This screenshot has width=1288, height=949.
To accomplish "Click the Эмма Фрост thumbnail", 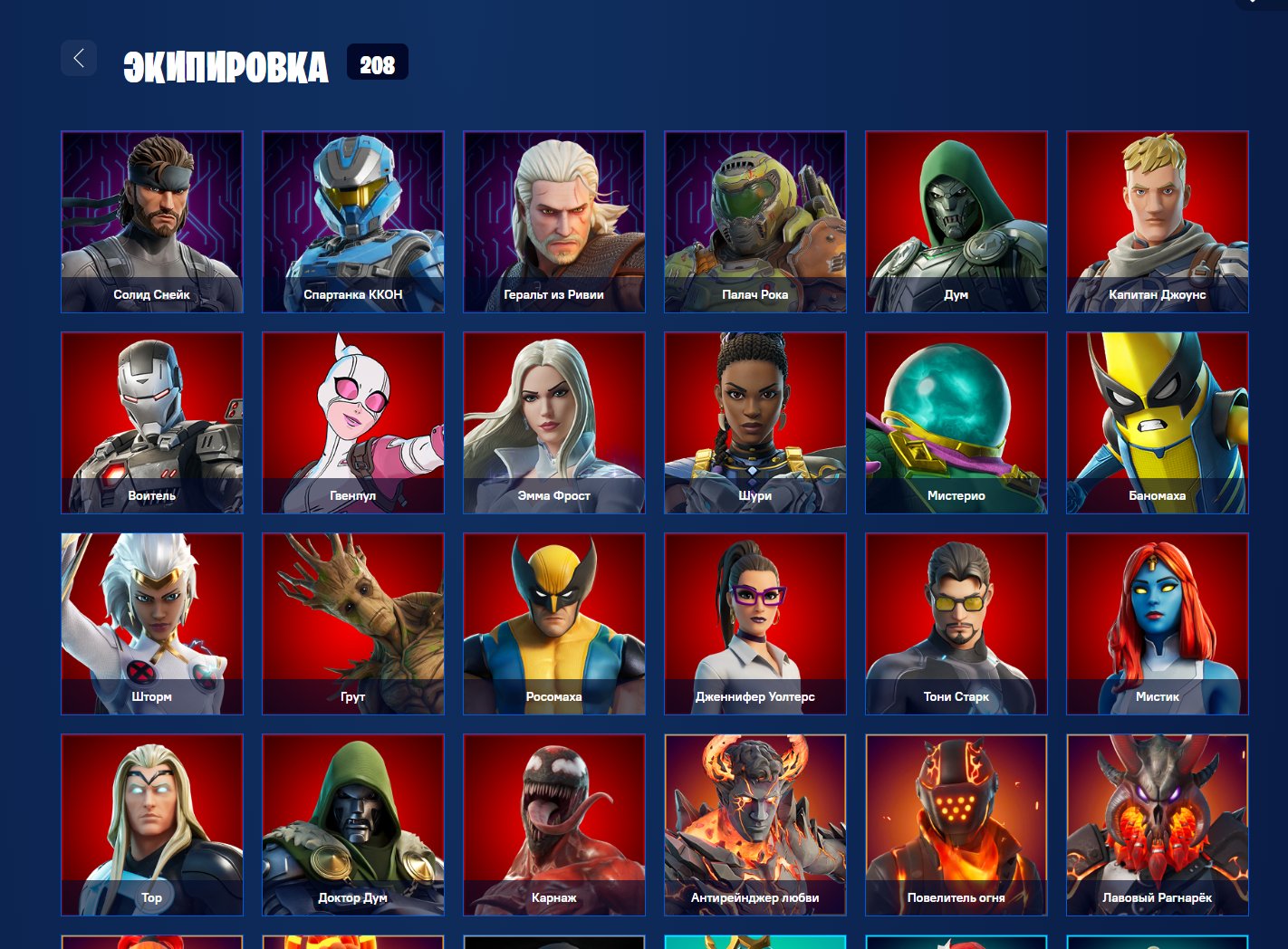I will pyautogui.click(x=553, y=423).
